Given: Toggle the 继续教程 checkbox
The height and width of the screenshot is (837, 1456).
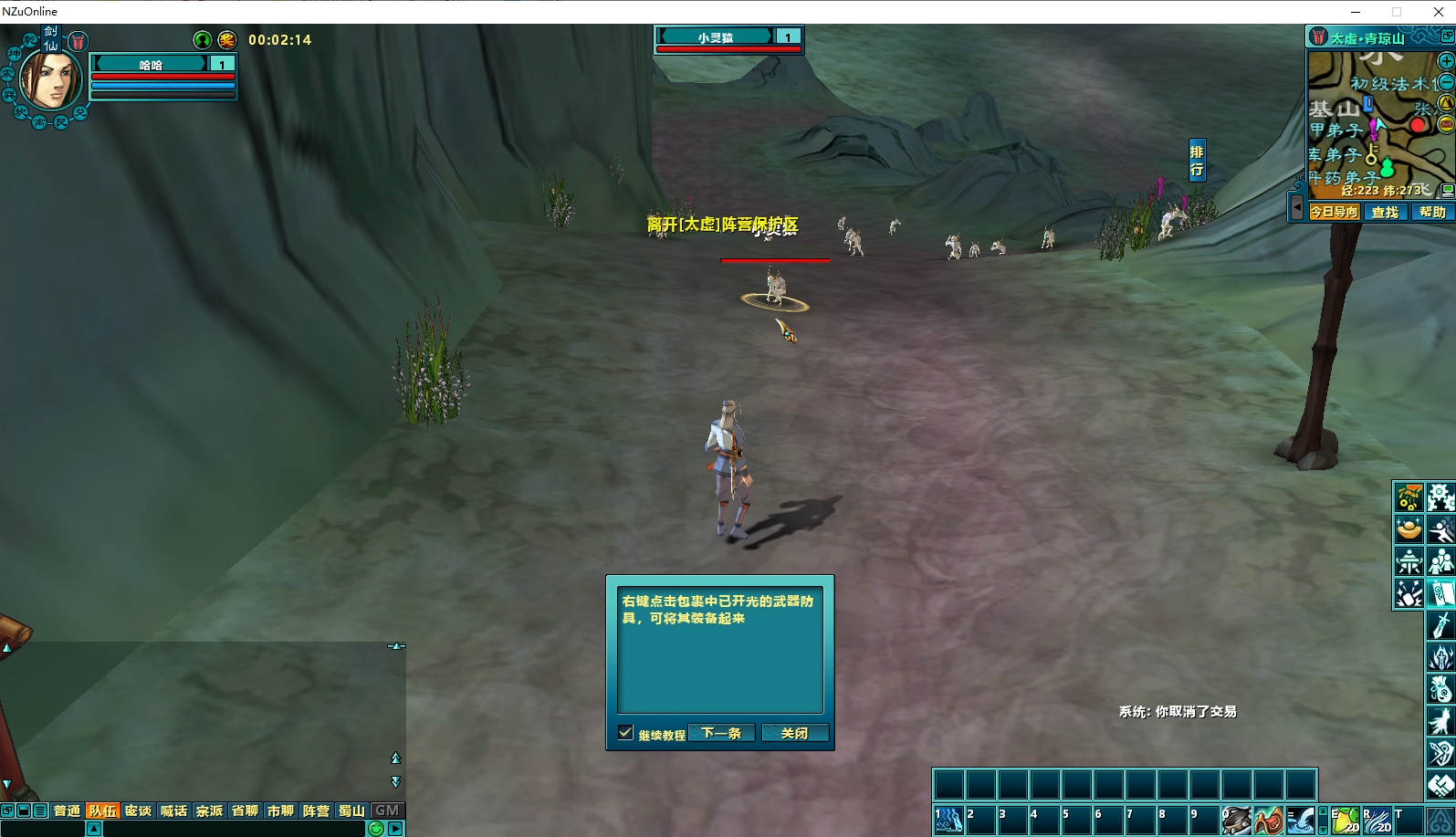Looking at the screenshot, I should tap(625, 733).
